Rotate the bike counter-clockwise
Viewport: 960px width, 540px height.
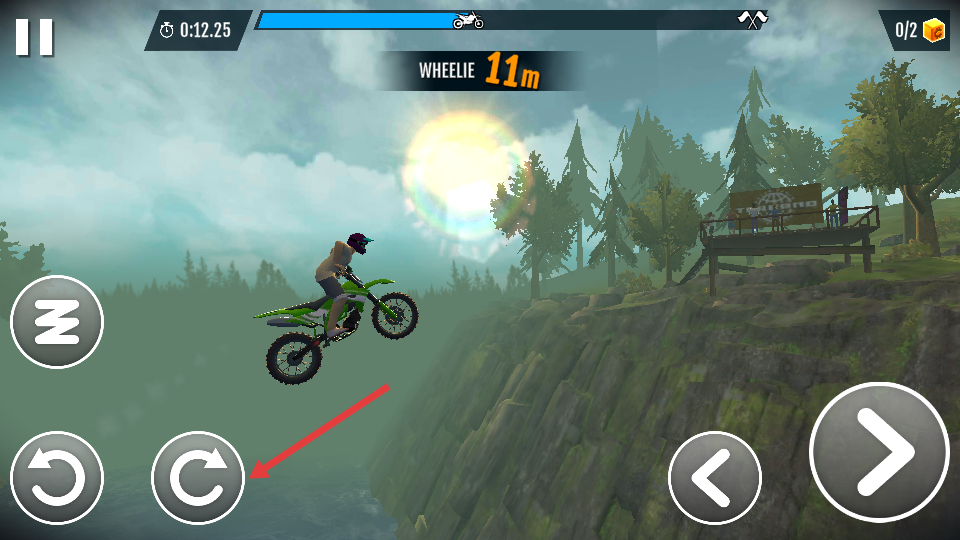click(x=57, y=478)
